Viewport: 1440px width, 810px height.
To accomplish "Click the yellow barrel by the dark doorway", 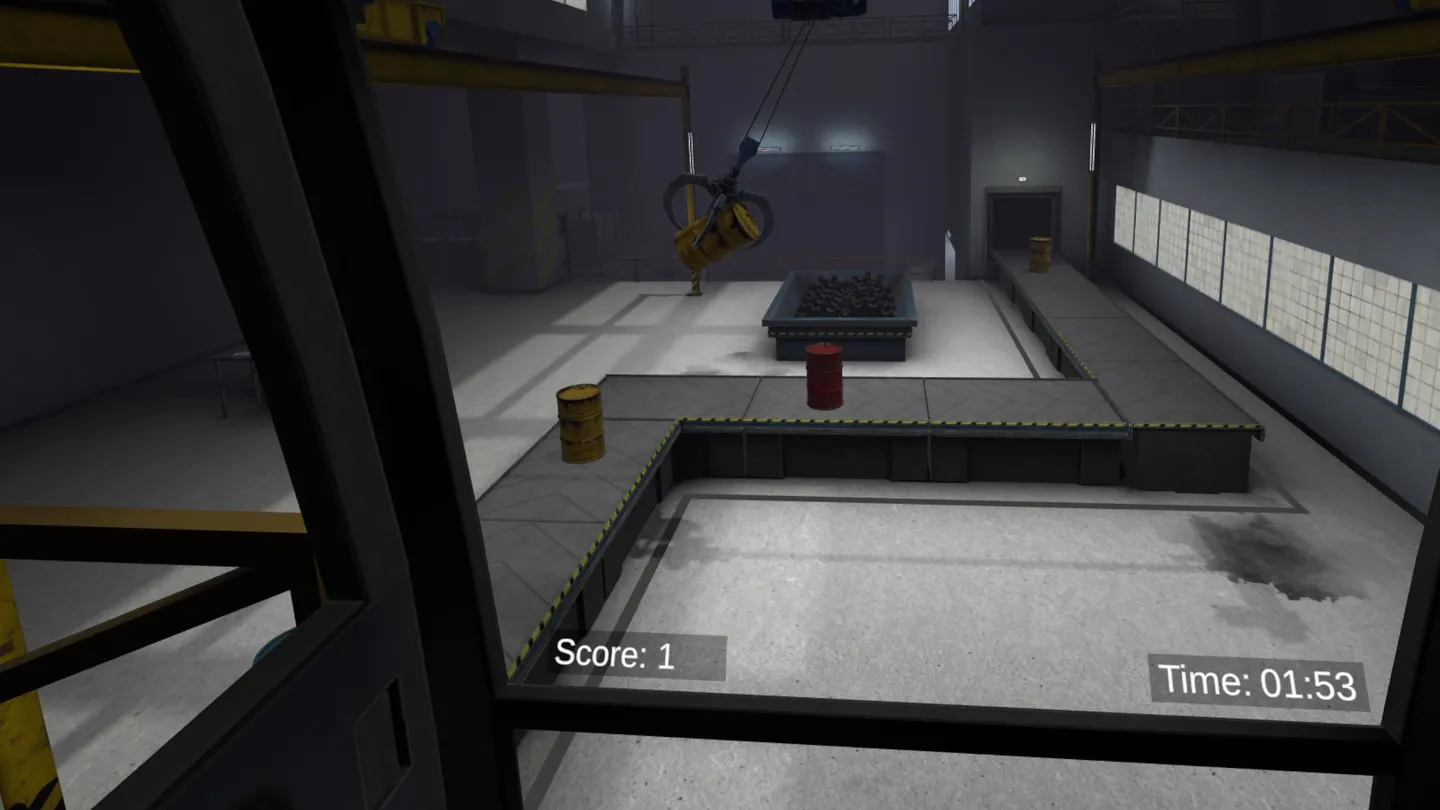I will (x=1038, y=255).
